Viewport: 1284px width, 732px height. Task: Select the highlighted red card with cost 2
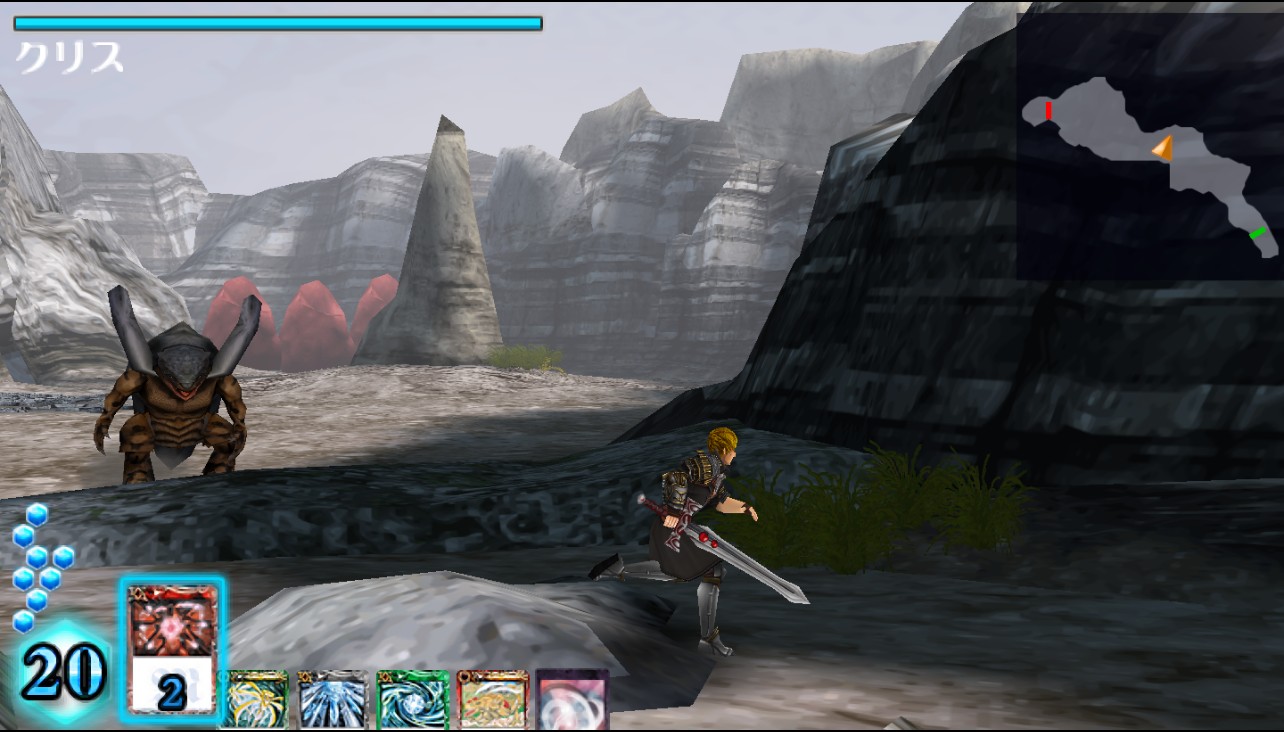click(172, 648)
